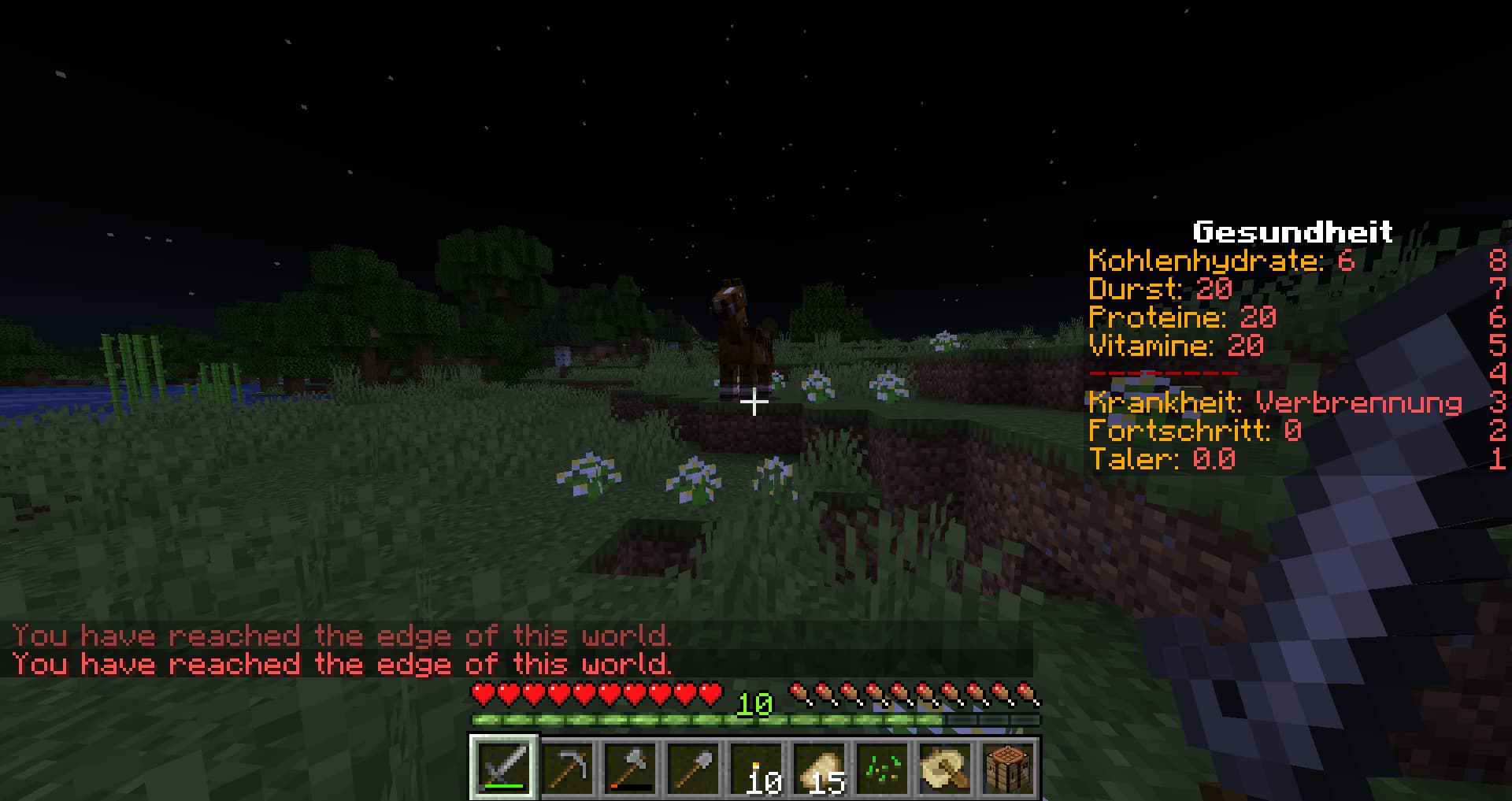
Task: Switch to the stone pickaxe slot
Action: click(x=568, y=767)
